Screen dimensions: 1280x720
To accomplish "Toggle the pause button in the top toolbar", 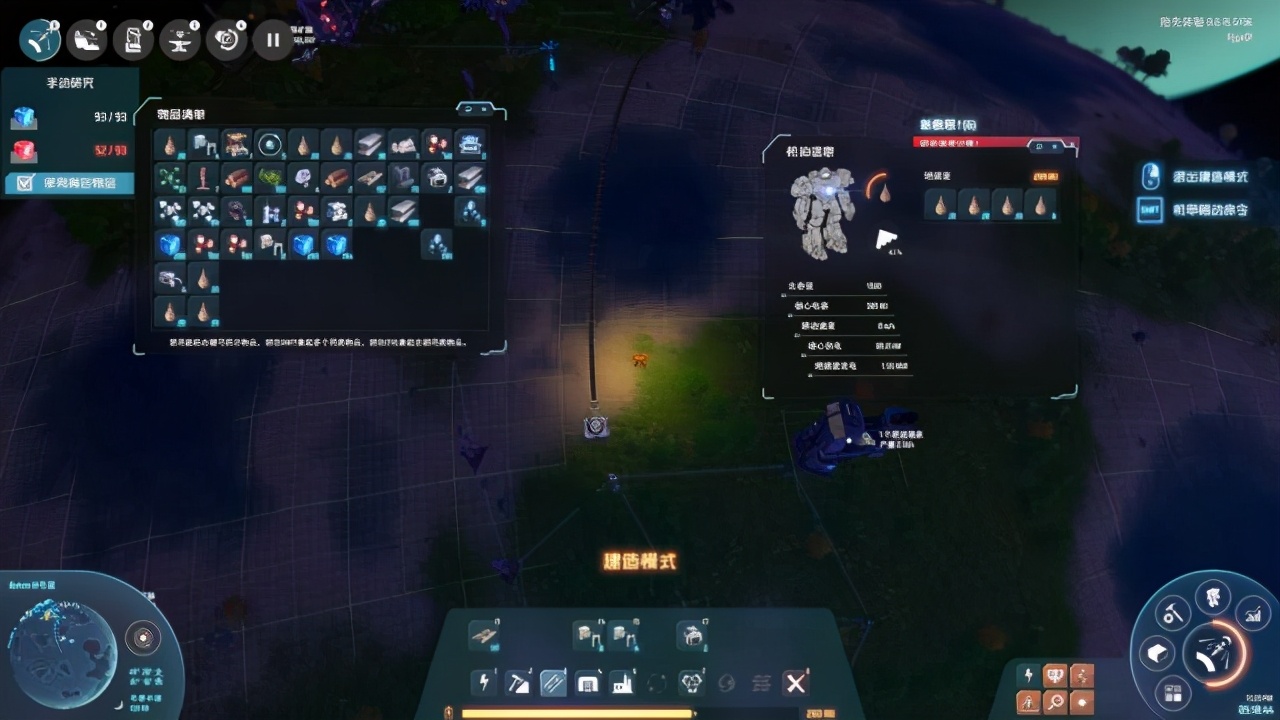I will (x=272, y=39).
